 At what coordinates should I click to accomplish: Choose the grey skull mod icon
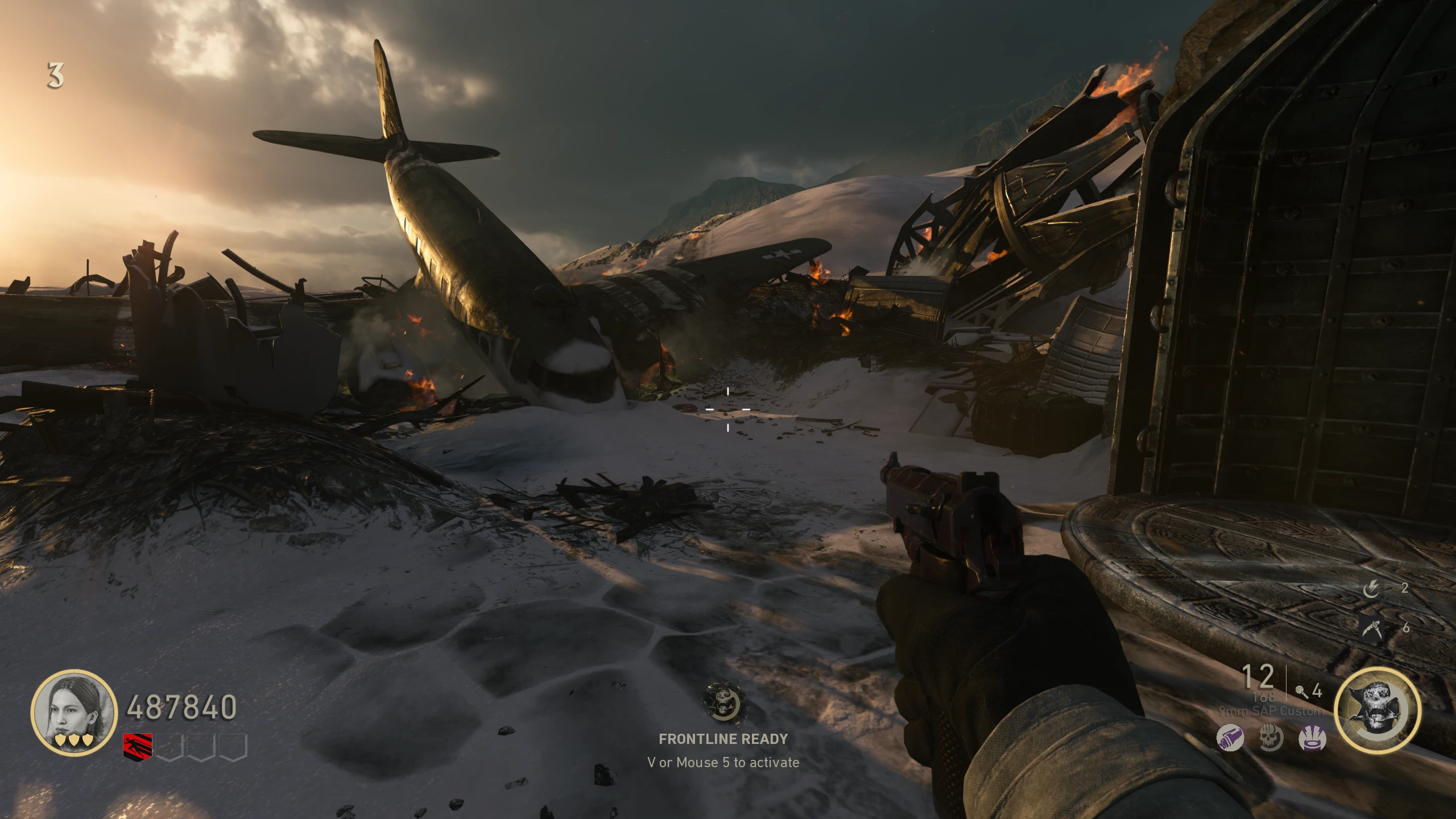[x=1271, y=739]
